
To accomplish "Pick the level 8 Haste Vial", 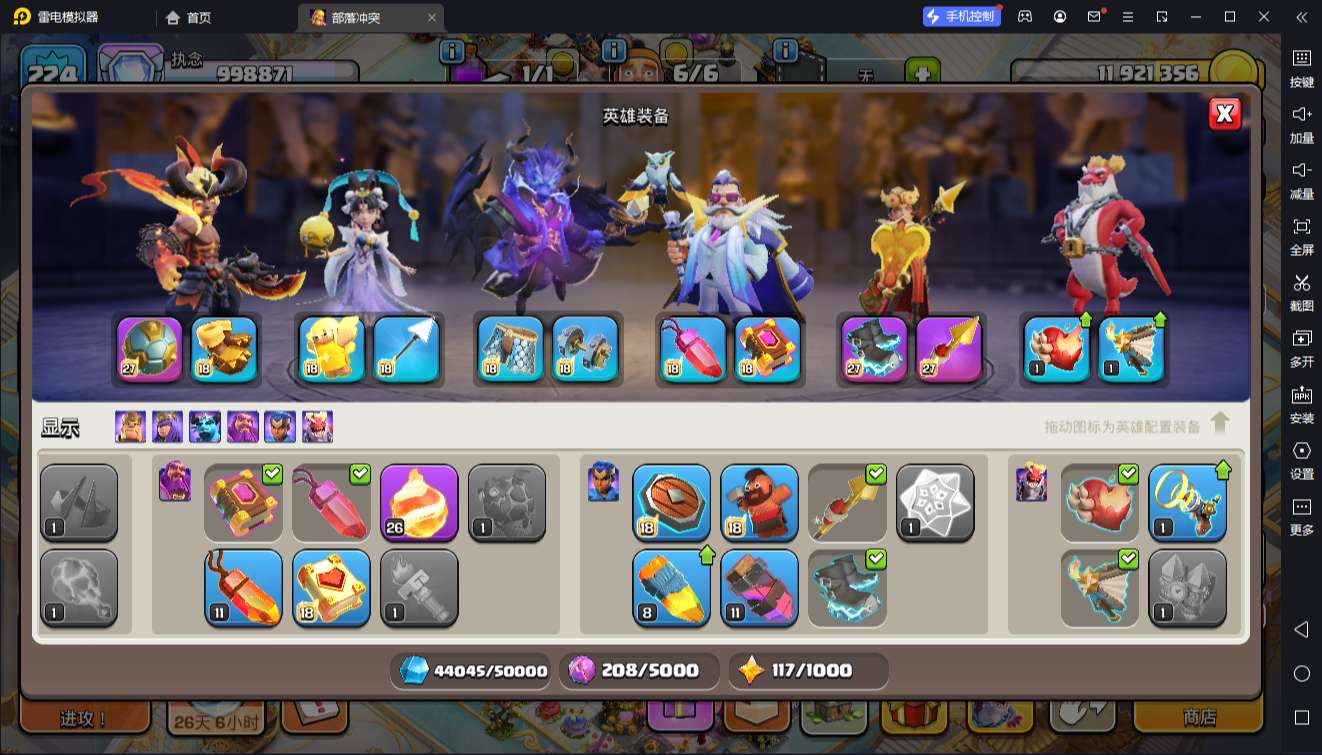I will coord(671,588).
